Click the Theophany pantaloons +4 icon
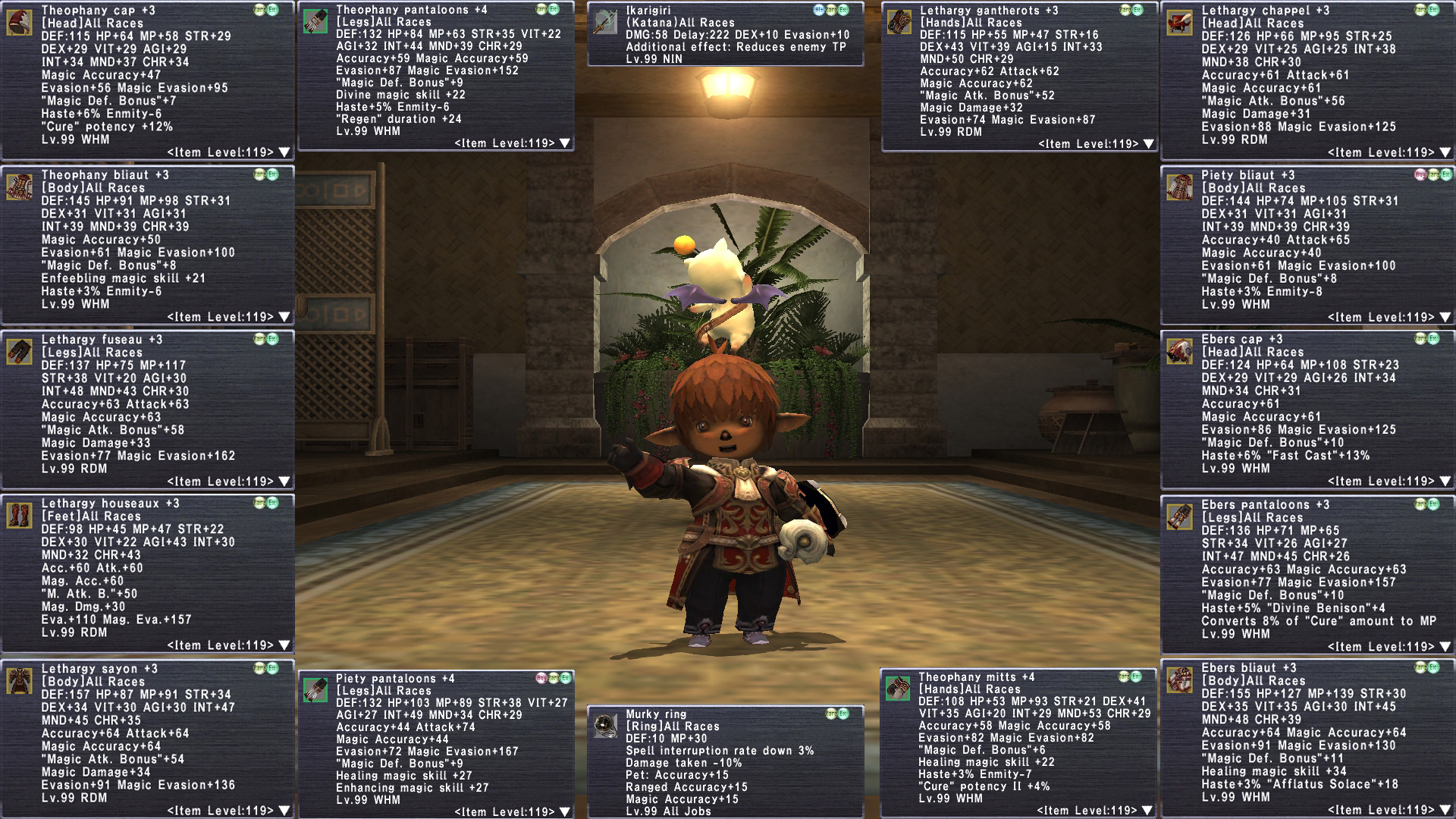Image resolution: width=1456 pixels, height=819 pixels. (315, 21)
